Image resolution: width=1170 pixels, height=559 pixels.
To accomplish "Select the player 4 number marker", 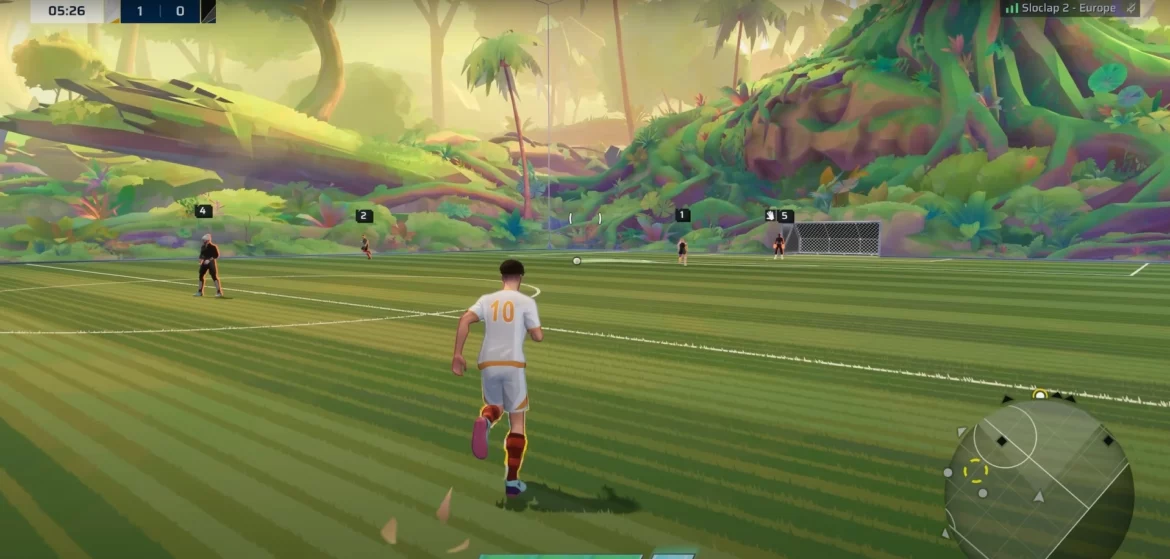I will 203,211.
